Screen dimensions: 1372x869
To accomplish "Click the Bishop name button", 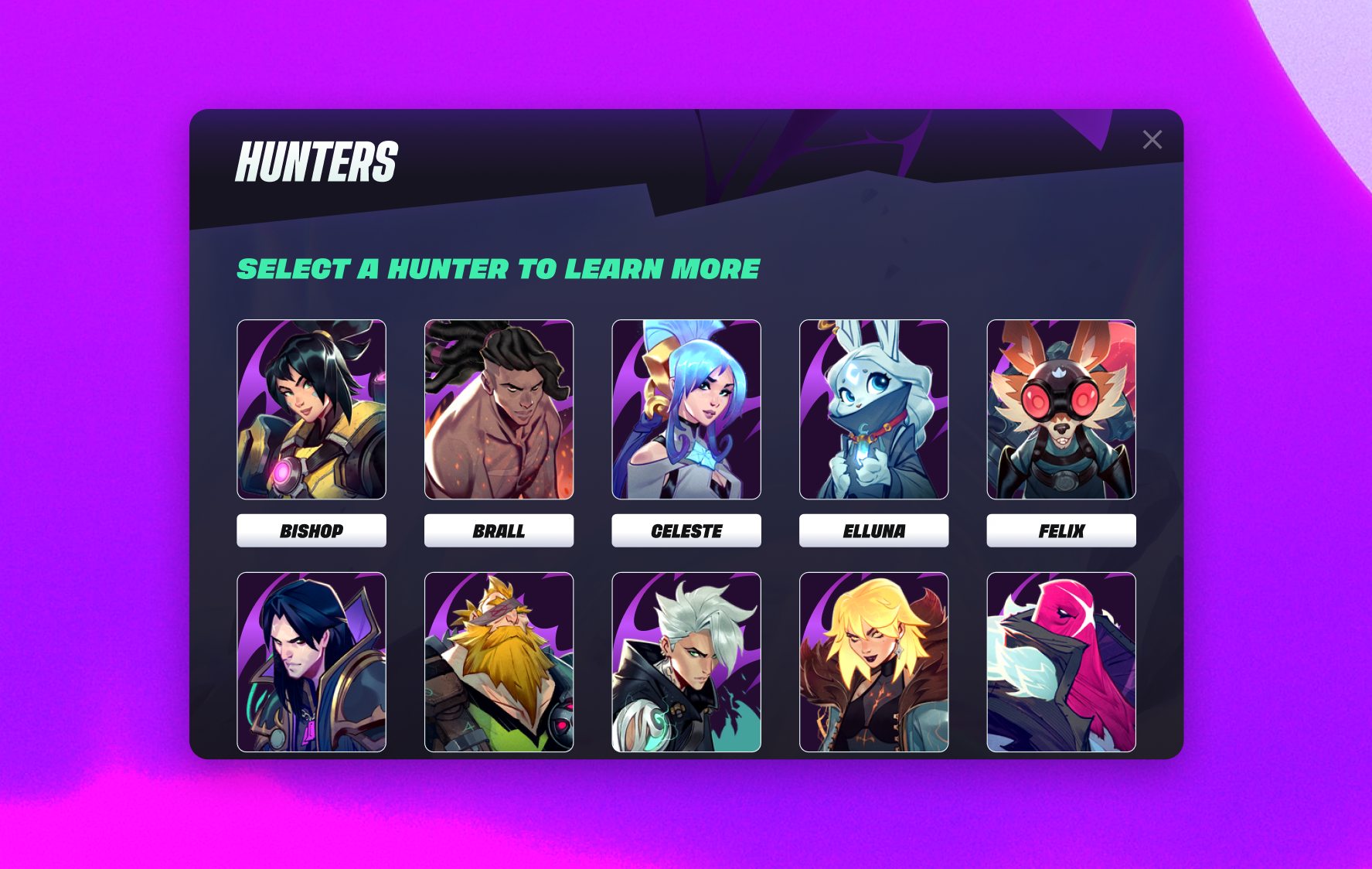I will 312,531.
